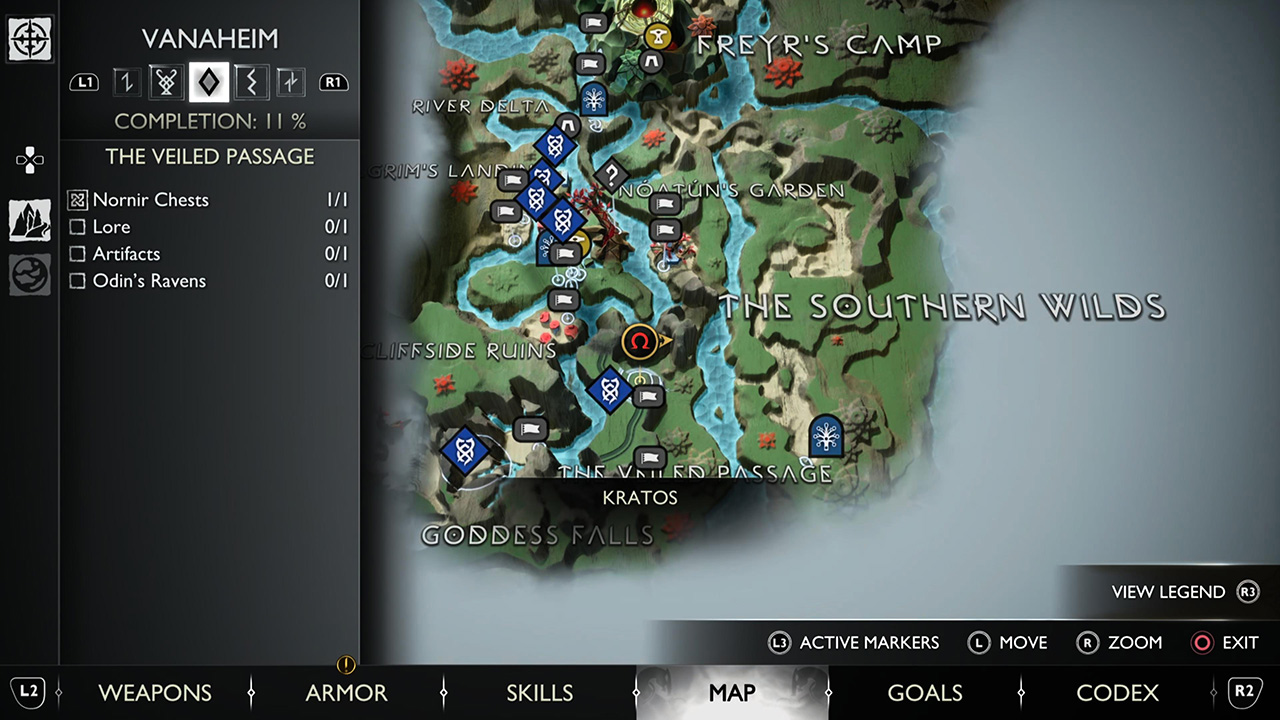Screen dimensions: 1280x720
Task: Click the mountain landscape icon in the left sidebar
Action: [30, 220]
